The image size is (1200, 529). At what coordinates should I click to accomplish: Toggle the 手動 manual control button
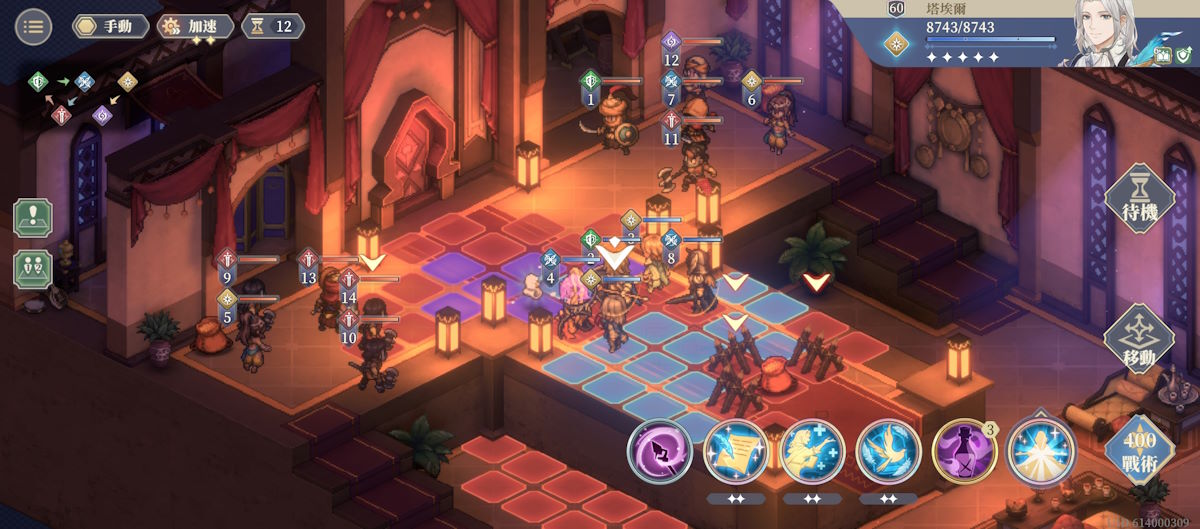(110, 26)
